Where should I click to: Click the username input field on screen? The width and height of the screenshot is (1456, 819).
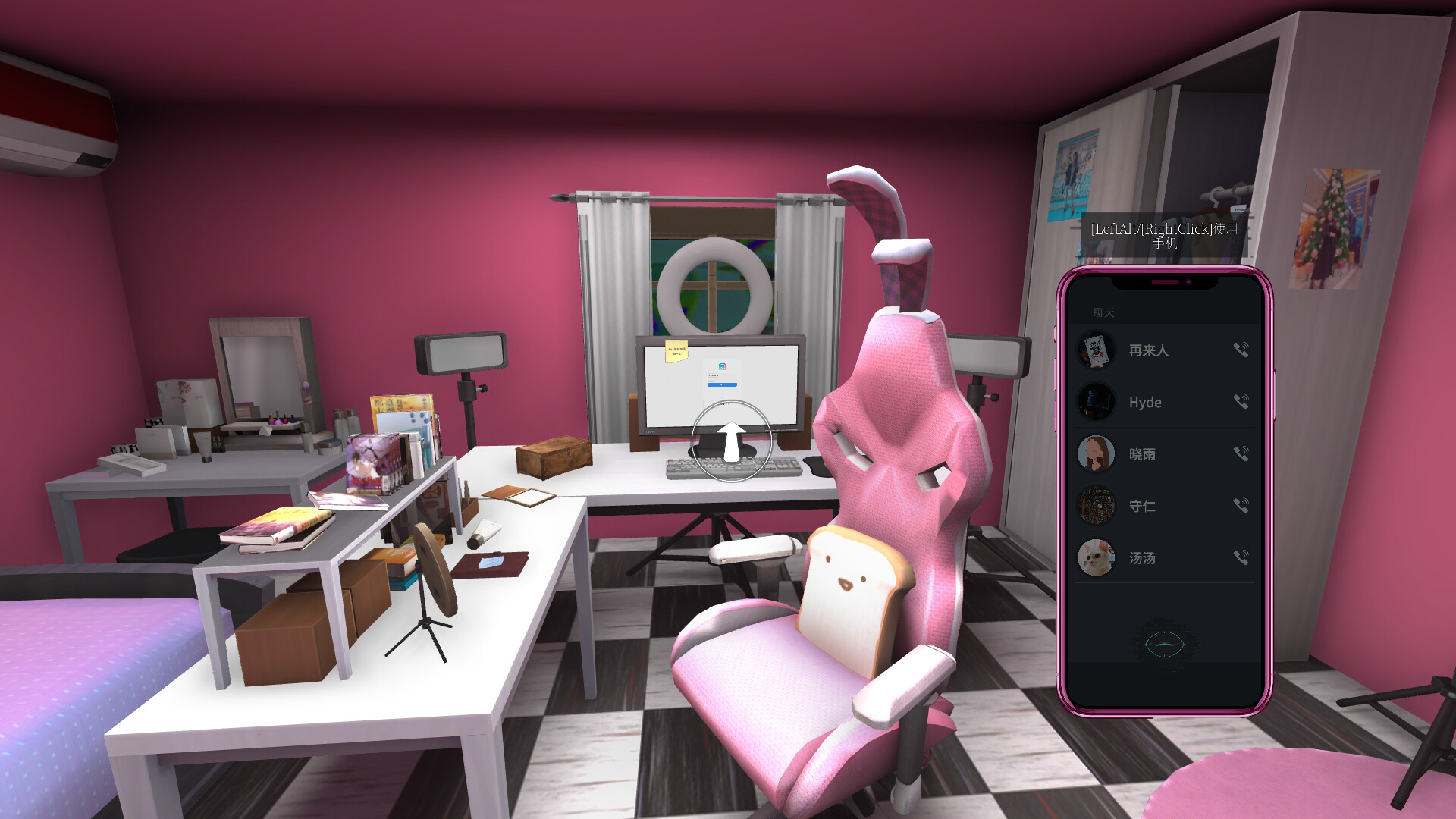pos(722,375)
